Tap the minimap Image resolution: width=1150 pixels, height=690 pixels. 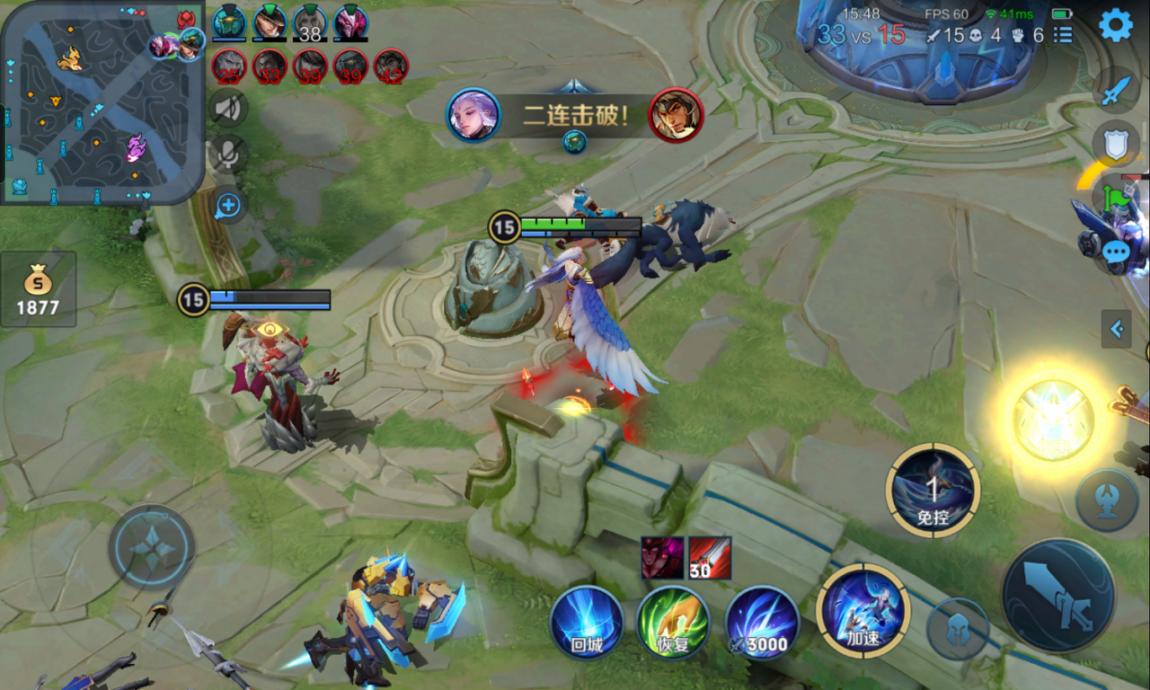(x=102, y=101)
